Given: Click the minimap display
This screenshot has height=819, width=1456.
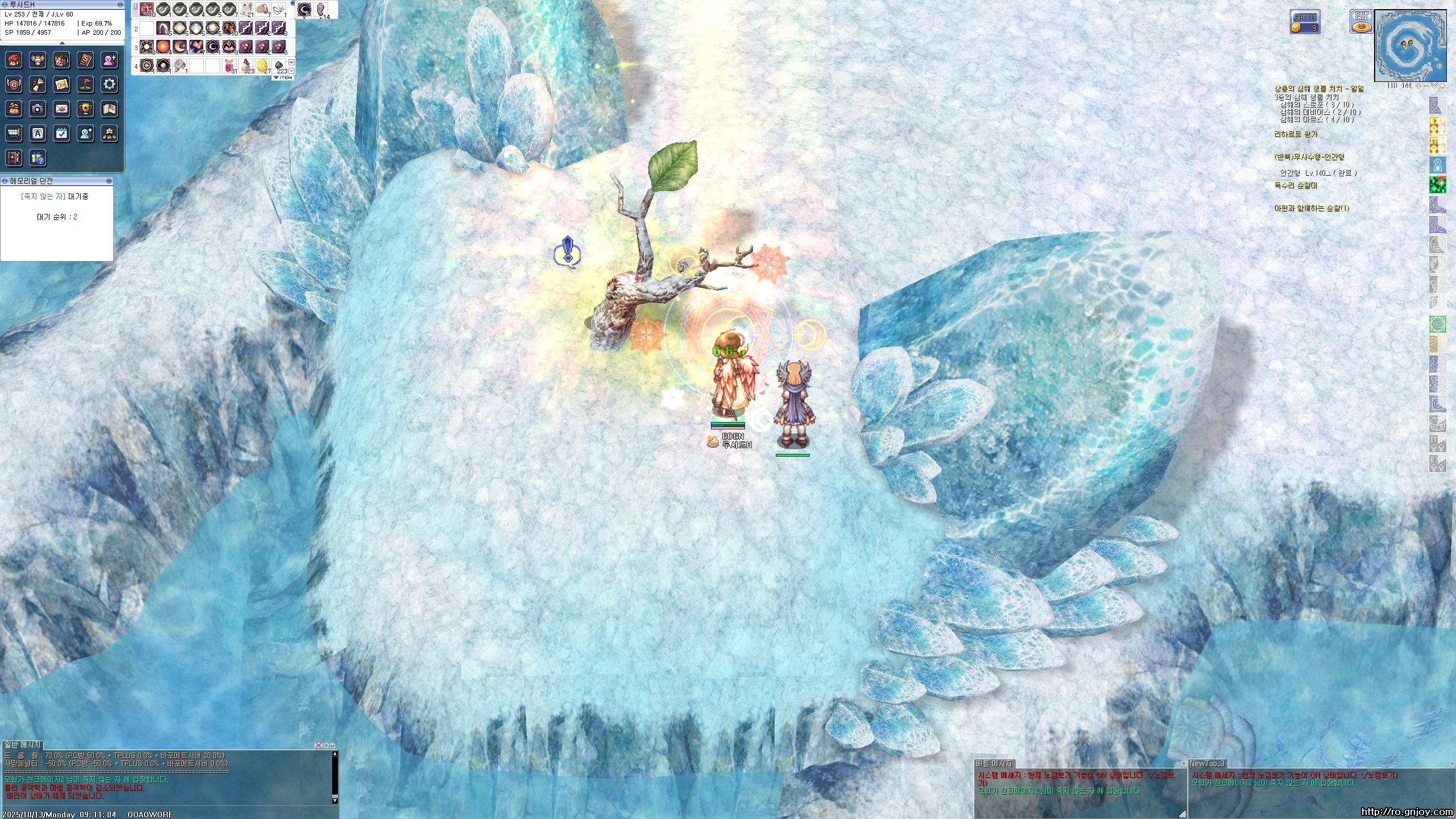Looking at the screenshot, I should point(1410,45).
